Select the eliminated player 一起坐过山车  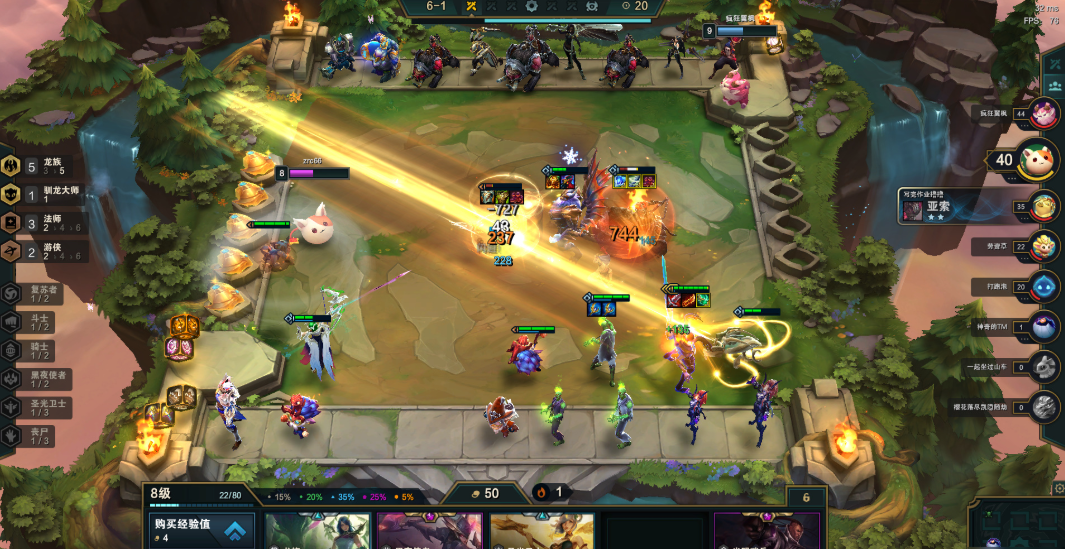pos(1044,366)
